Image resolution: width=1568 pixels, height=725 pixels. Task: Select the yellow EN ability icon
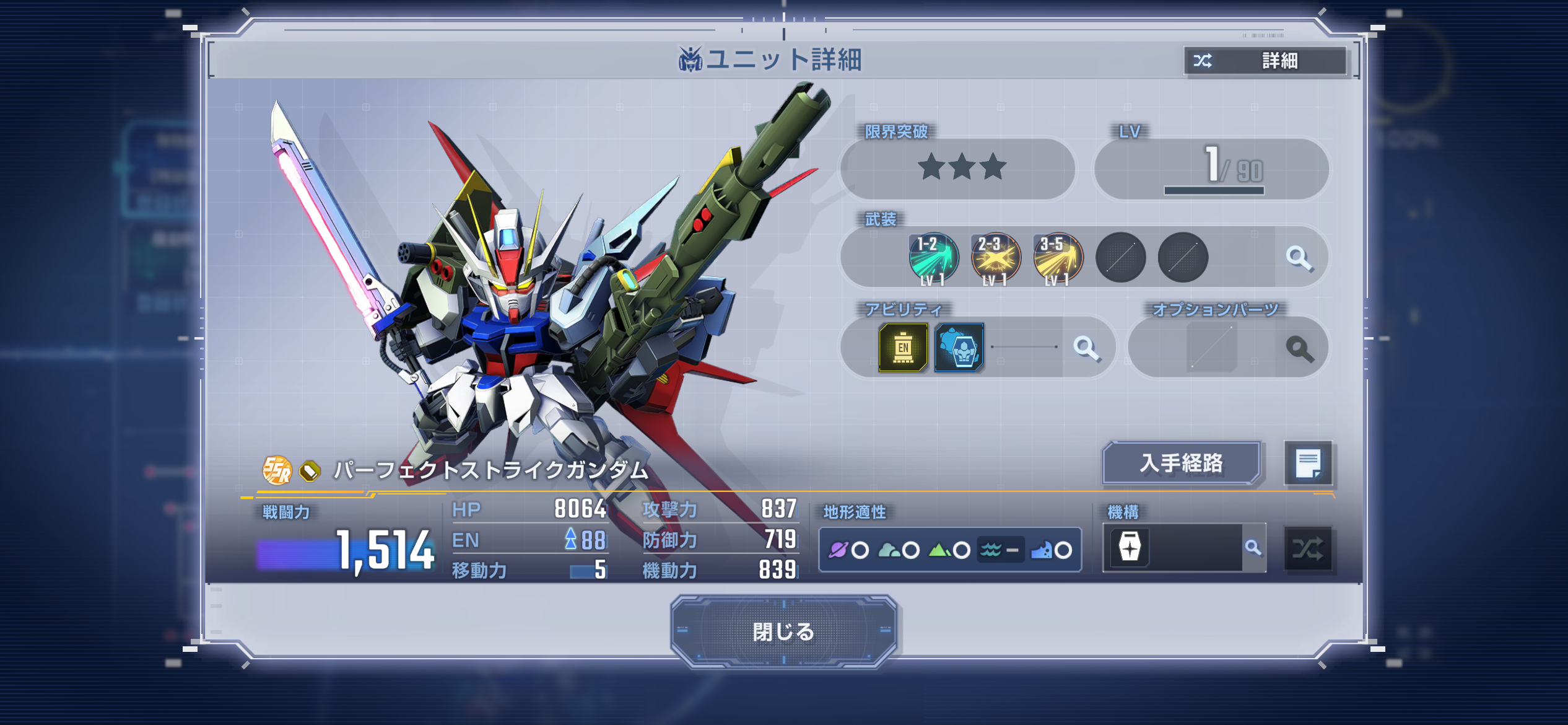pyautogui.click(x=903, y=347)
